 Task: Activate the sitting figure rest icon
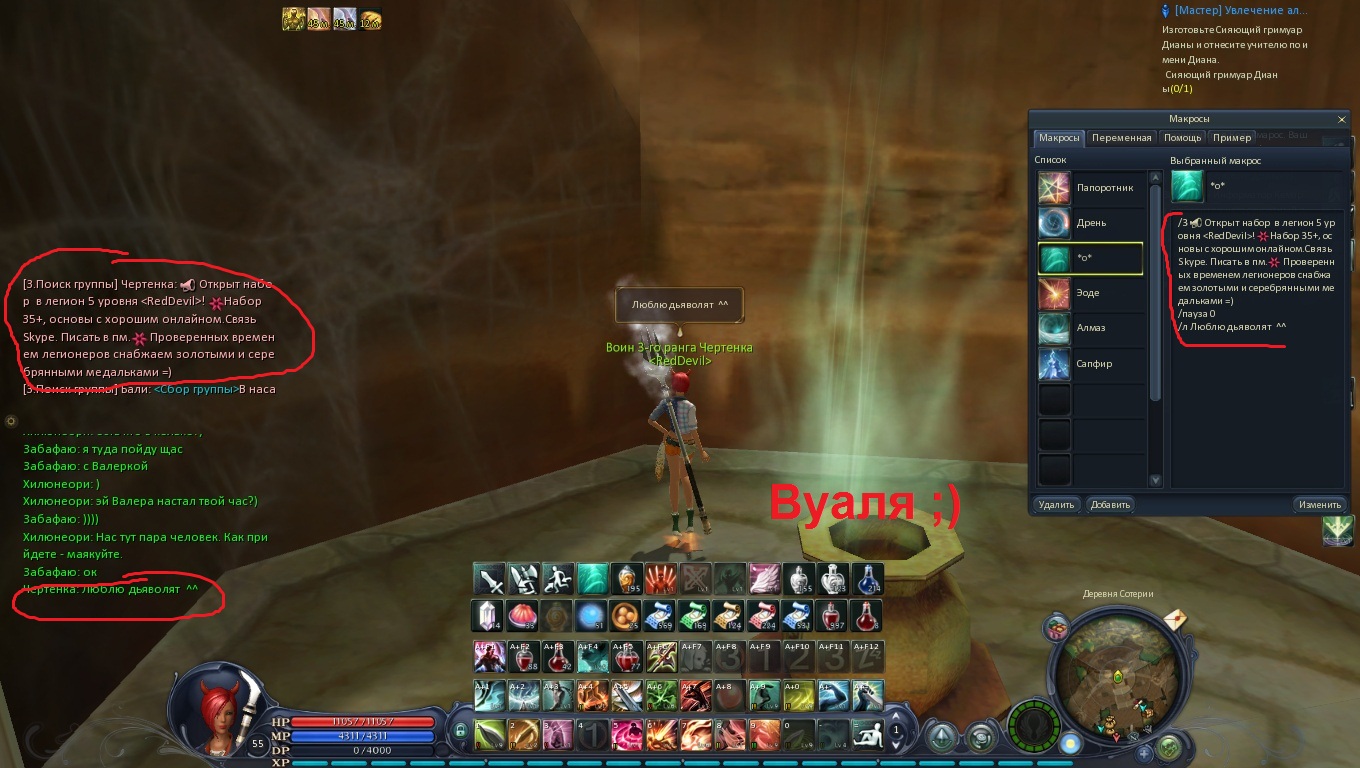coord(867,733)
